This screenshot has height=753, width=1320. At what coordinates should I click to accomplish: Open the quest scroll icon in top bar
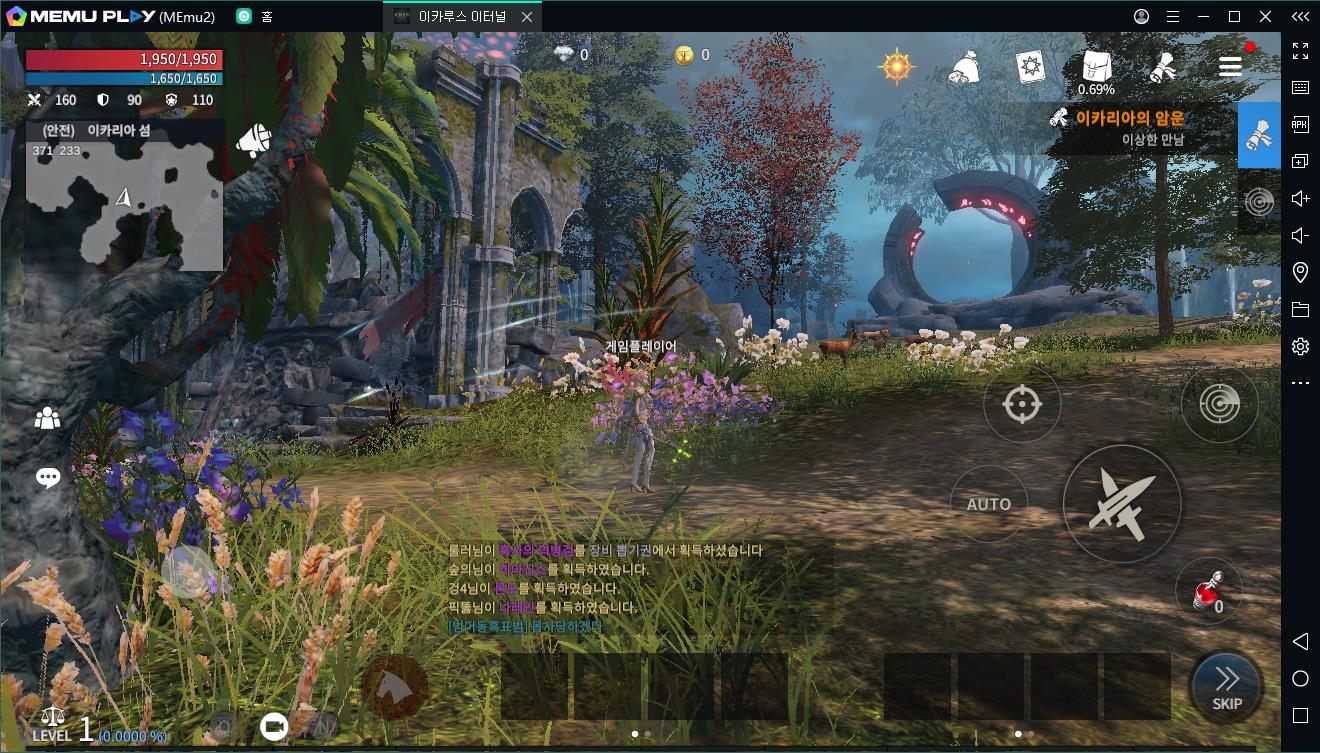pos(1162,67)
